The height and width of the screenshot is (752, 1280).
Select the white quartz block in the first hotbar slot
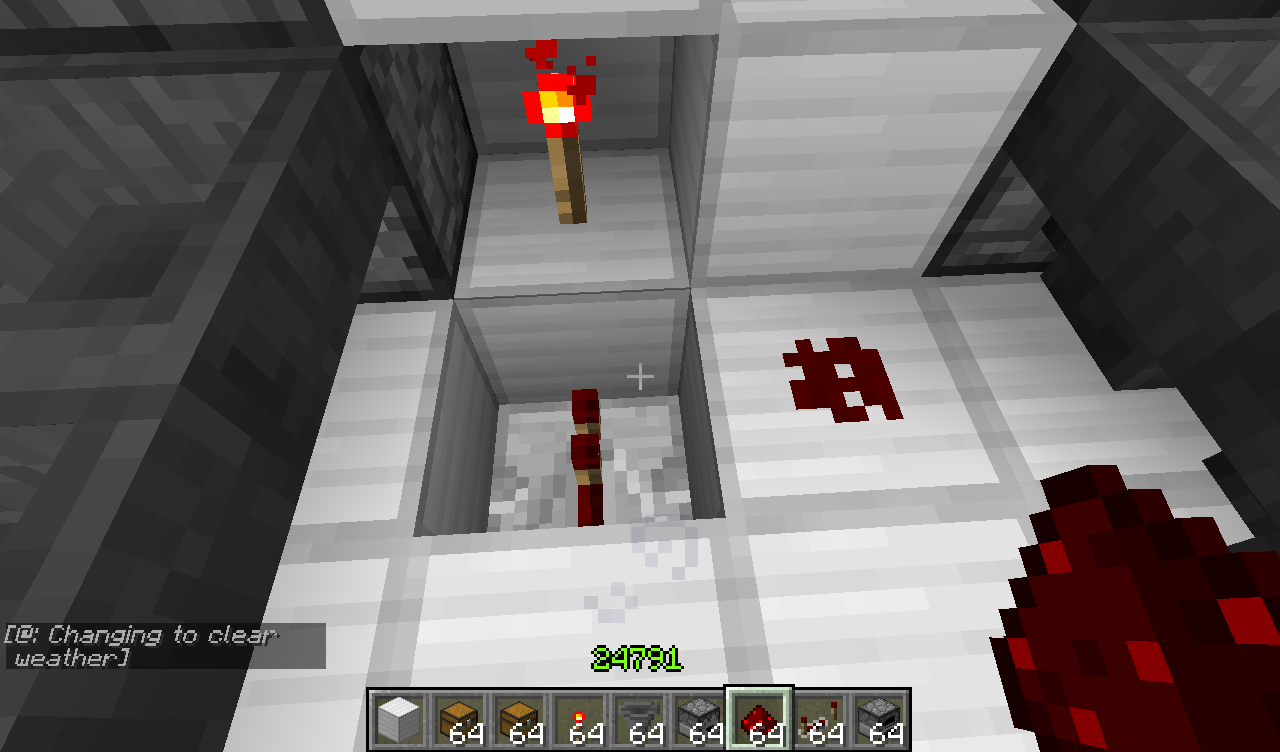[398, 716]
